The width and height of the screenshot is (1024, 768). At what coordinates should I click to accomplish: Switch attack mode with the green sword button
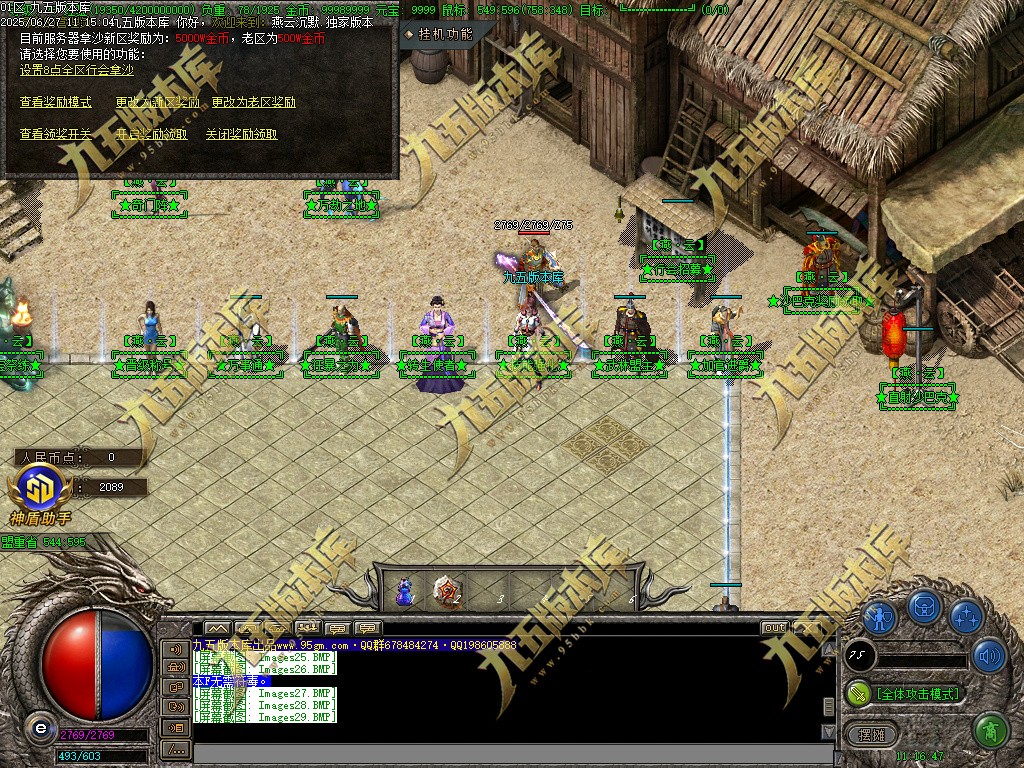858,693
